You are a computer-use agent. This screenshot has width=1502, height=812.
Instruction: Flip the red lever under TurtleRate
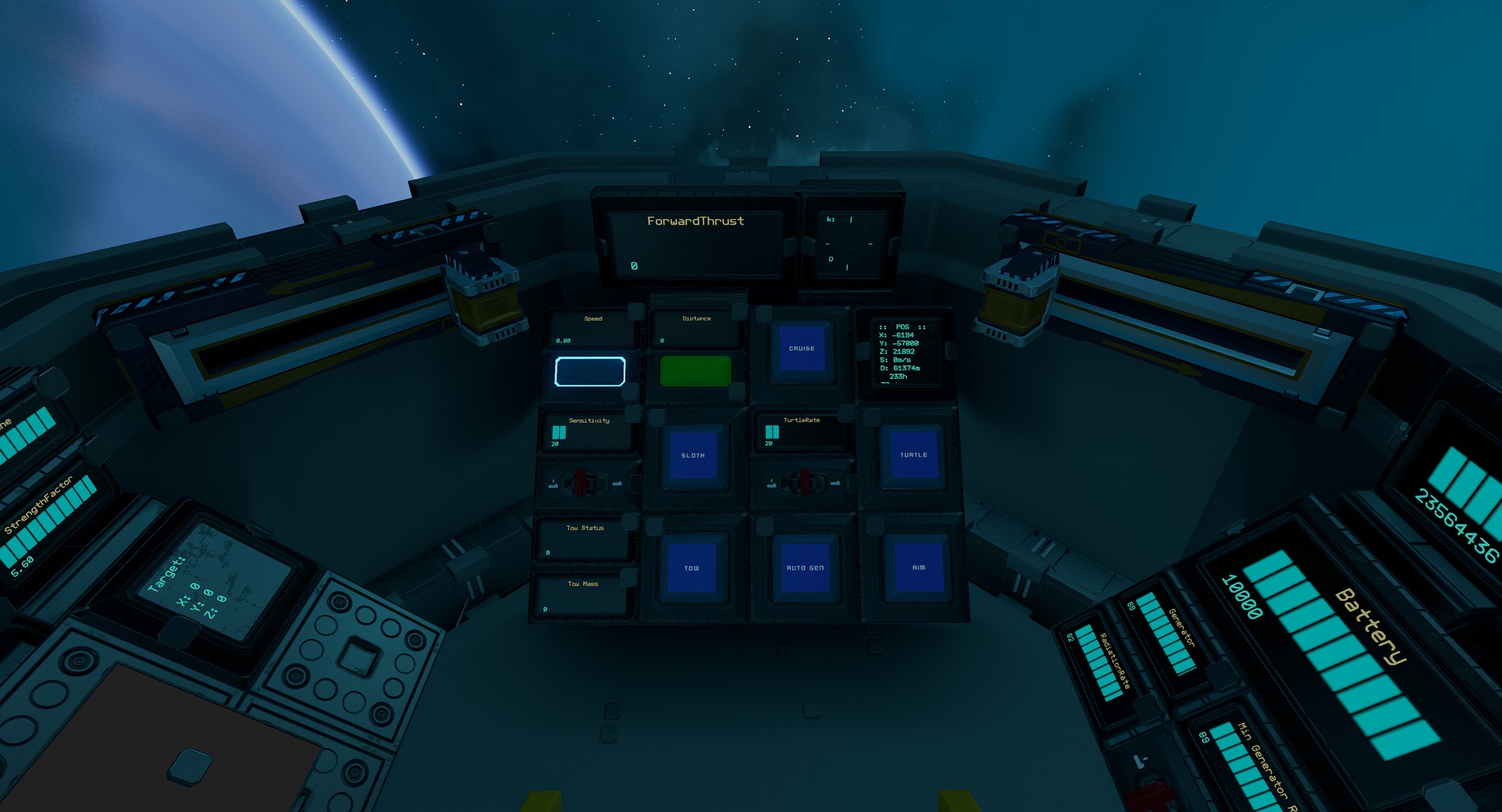804,482
